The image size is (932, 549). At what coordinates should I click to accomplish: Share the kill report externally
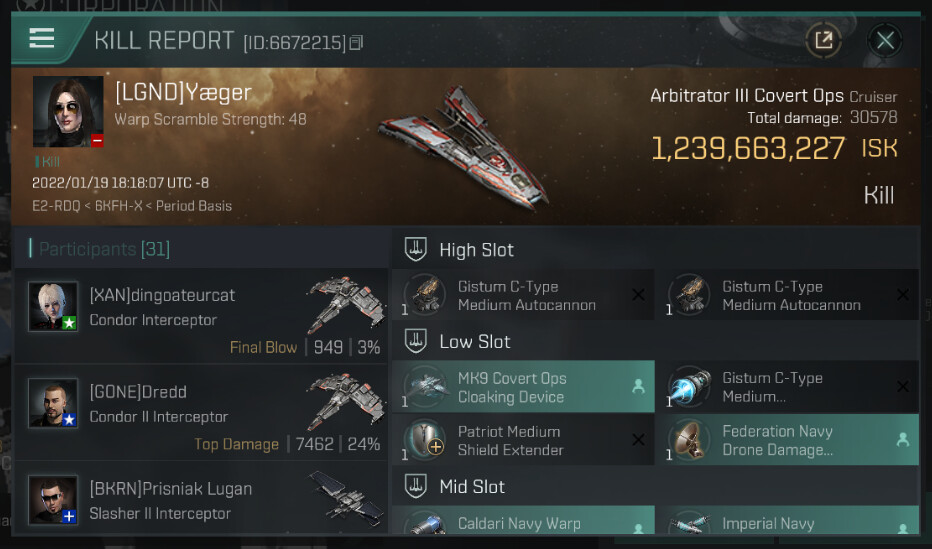tap(823, 40)
